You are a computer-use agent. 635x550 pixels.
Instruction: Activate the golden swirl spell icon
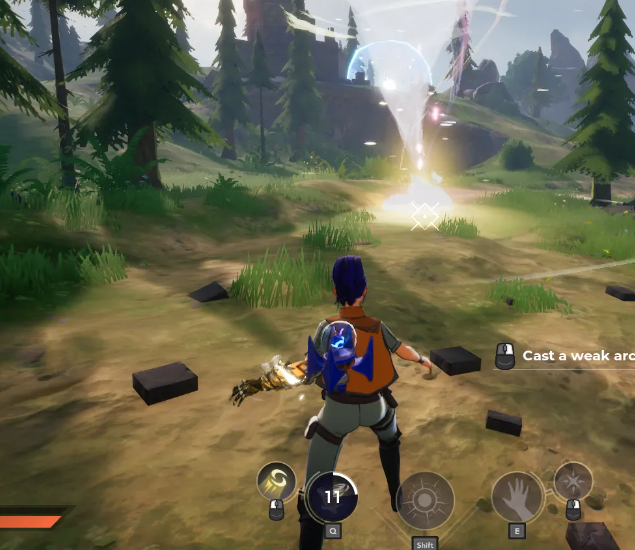276,481
